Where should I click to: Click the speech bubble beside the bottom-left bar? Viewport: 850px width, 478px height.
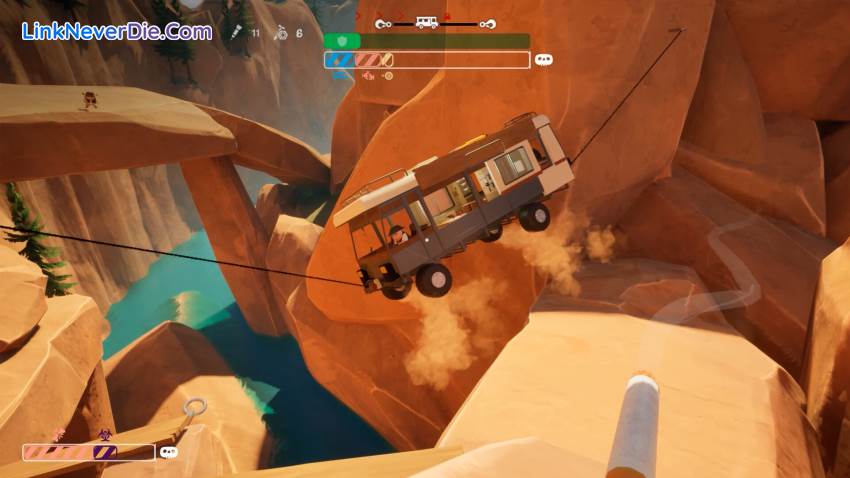[168, 452]
